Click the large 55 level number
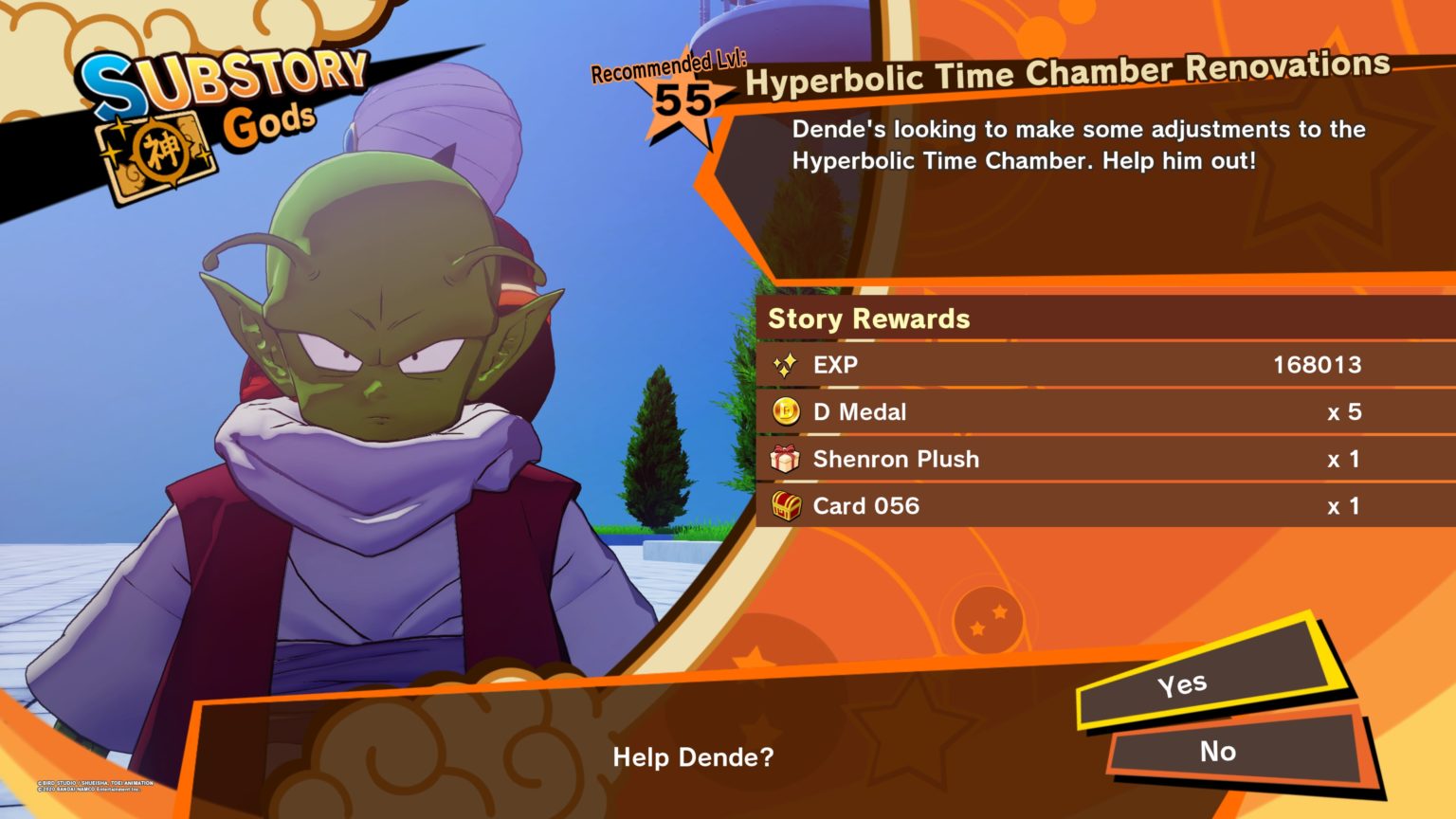The image size is (1456, 819). 683,99
